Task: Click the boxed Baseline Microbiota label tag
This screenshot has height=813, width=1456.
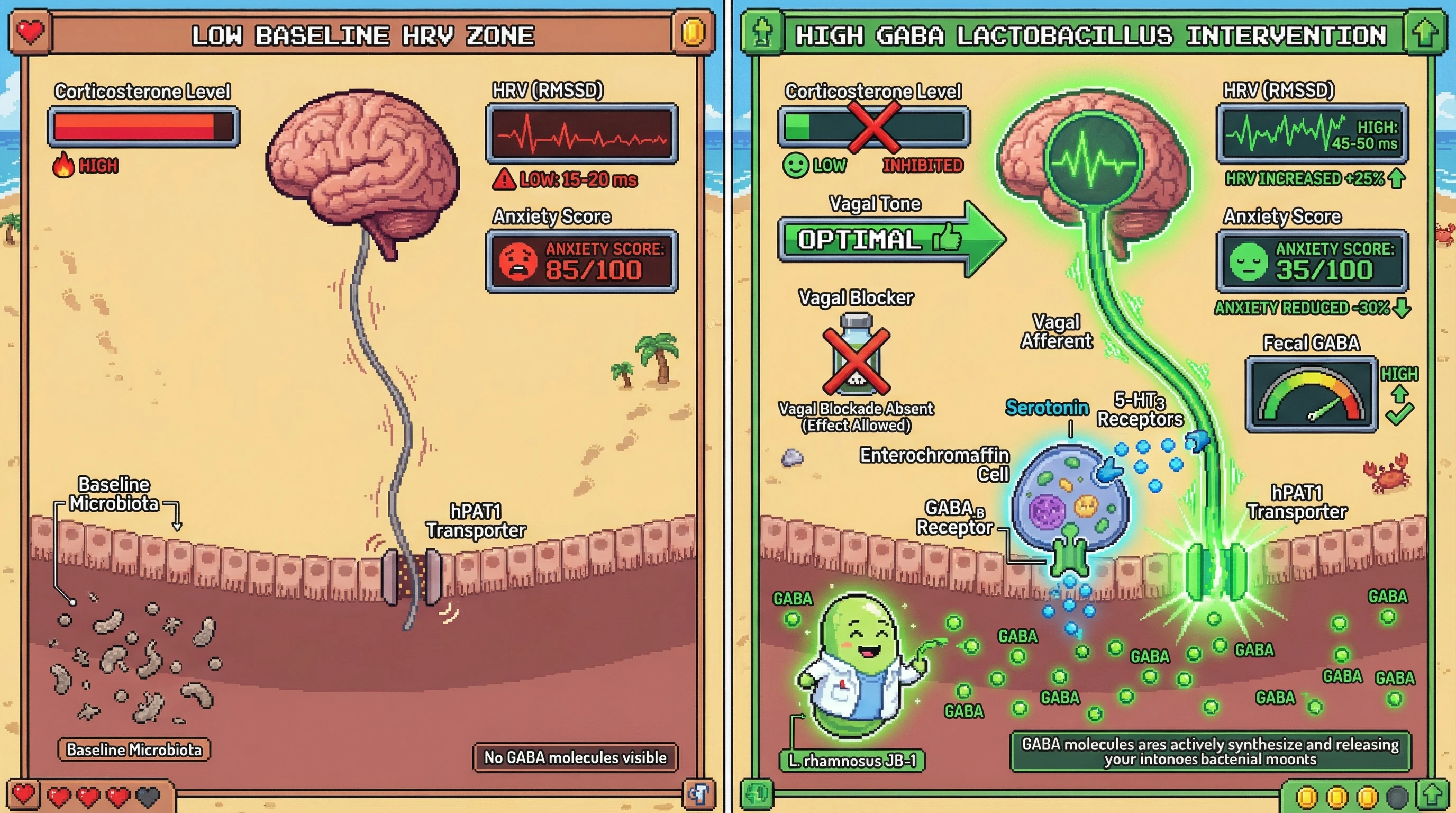Action: point(134,749)
